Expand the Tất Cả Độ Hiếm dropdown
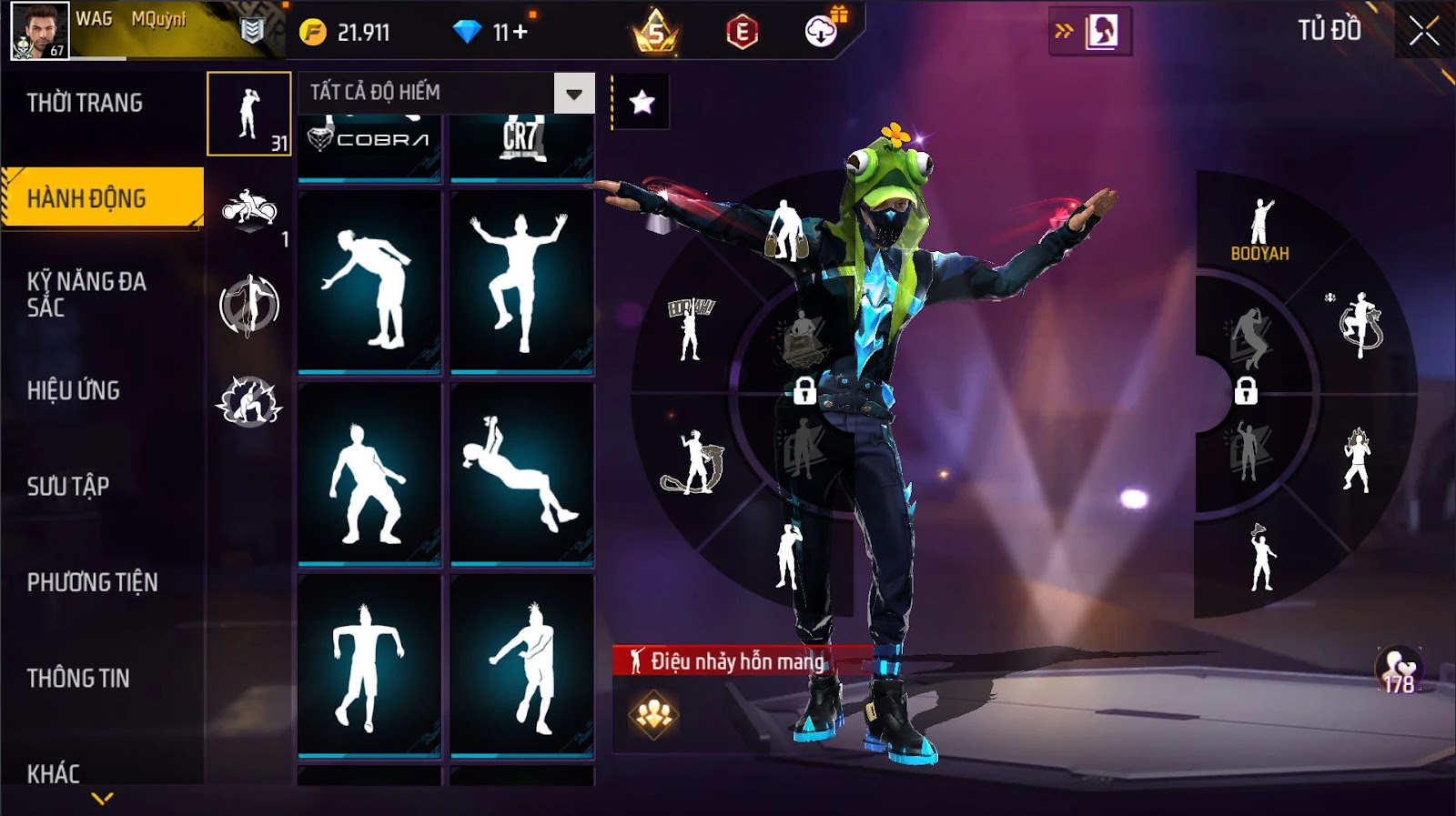 [573, 93]
